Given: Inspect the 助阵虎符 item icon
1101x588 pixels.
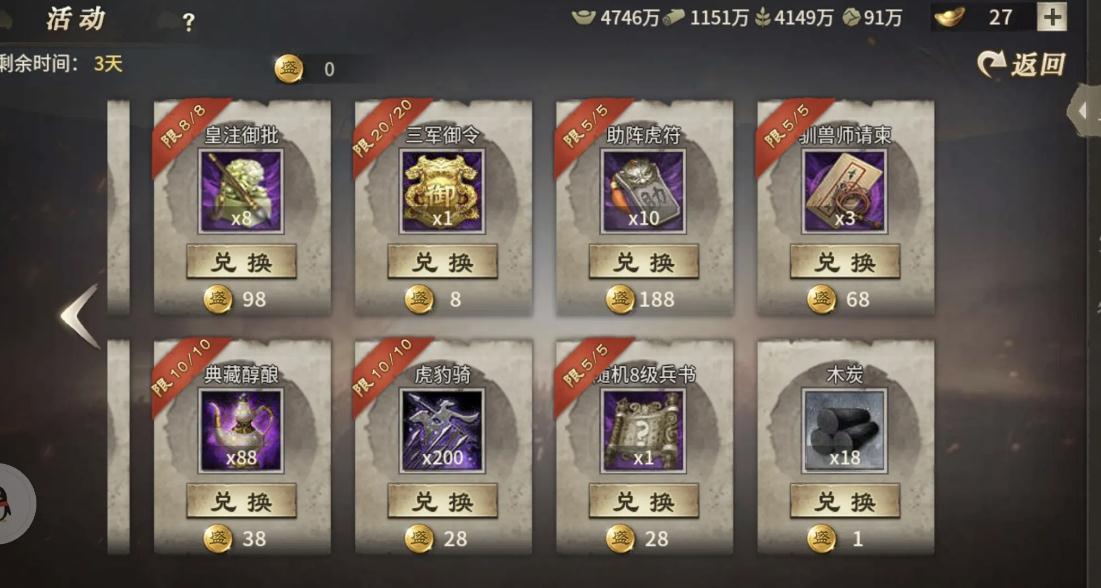Looking at the screenshot, I should pyautogui.click(x=643, y=191).
